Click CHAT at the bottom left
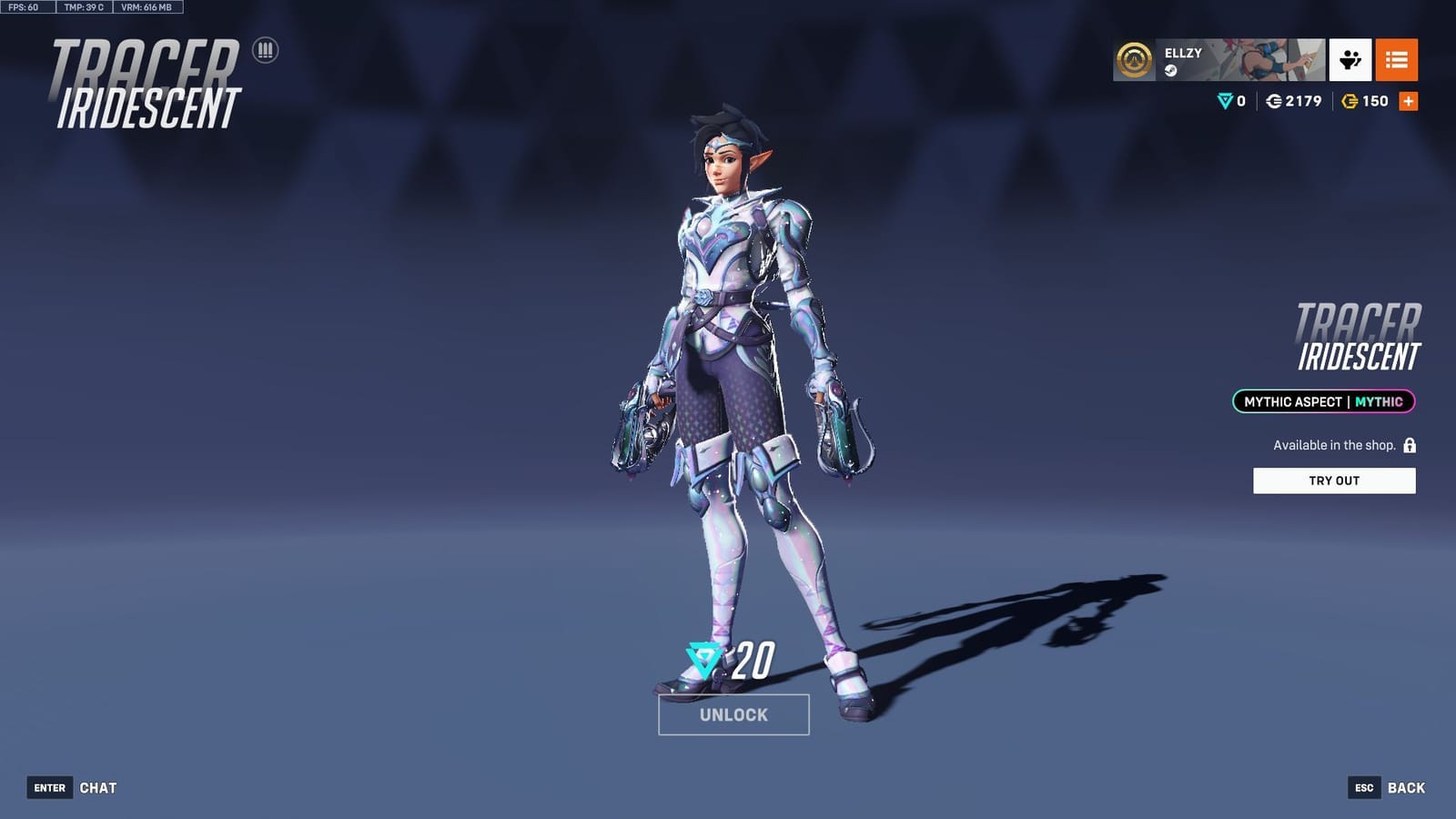 point(100,788)
